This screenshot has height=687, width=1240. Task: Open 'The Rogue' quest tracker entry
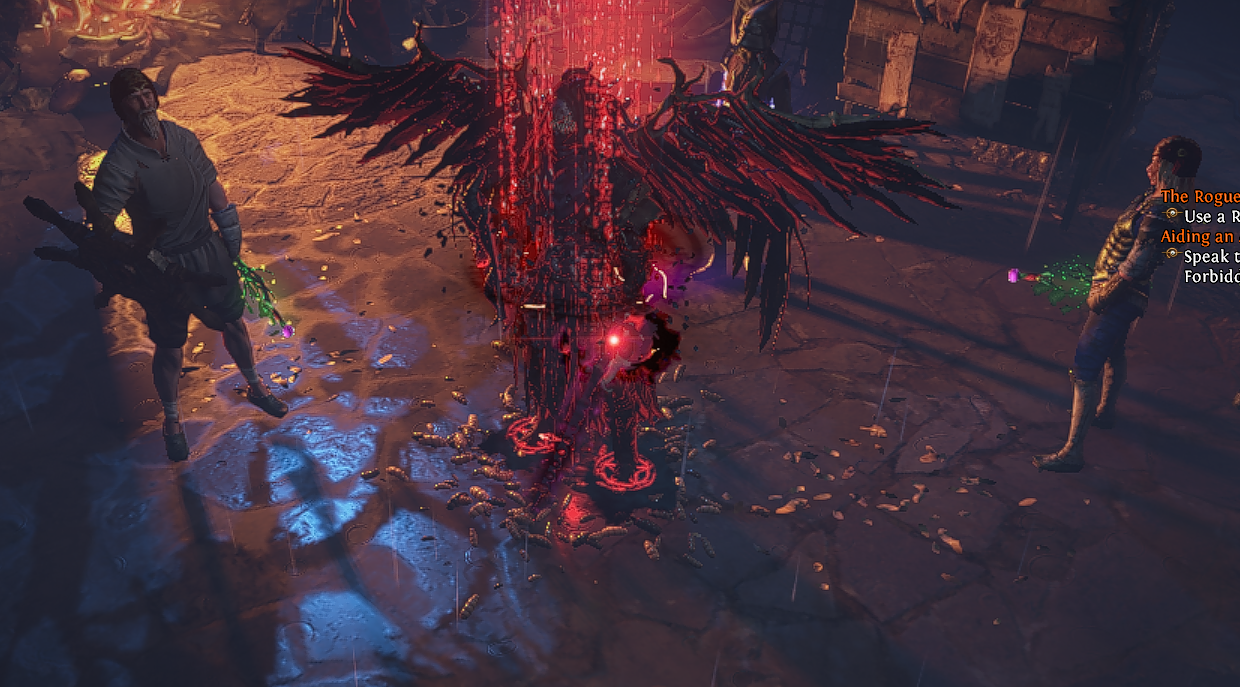(x=1200, y=198)
